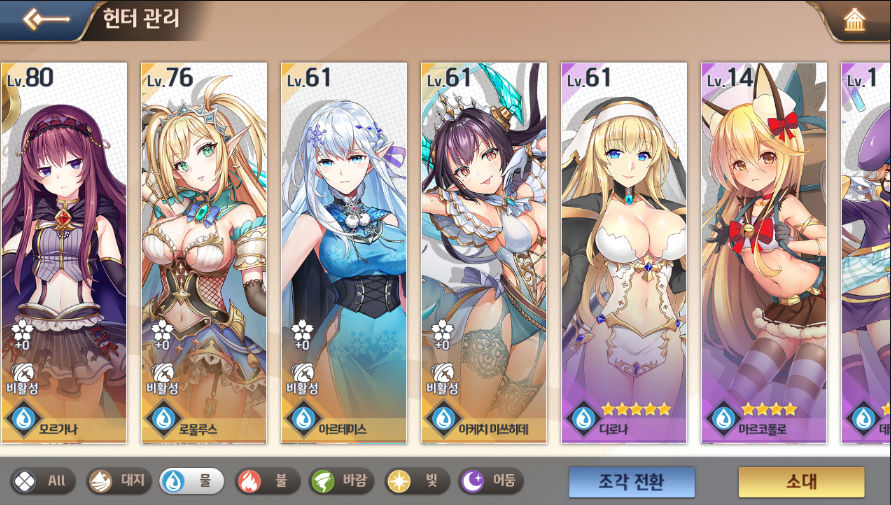Click the yellow 소대 button
Screen dimensions: 891x505
point(801,481)
